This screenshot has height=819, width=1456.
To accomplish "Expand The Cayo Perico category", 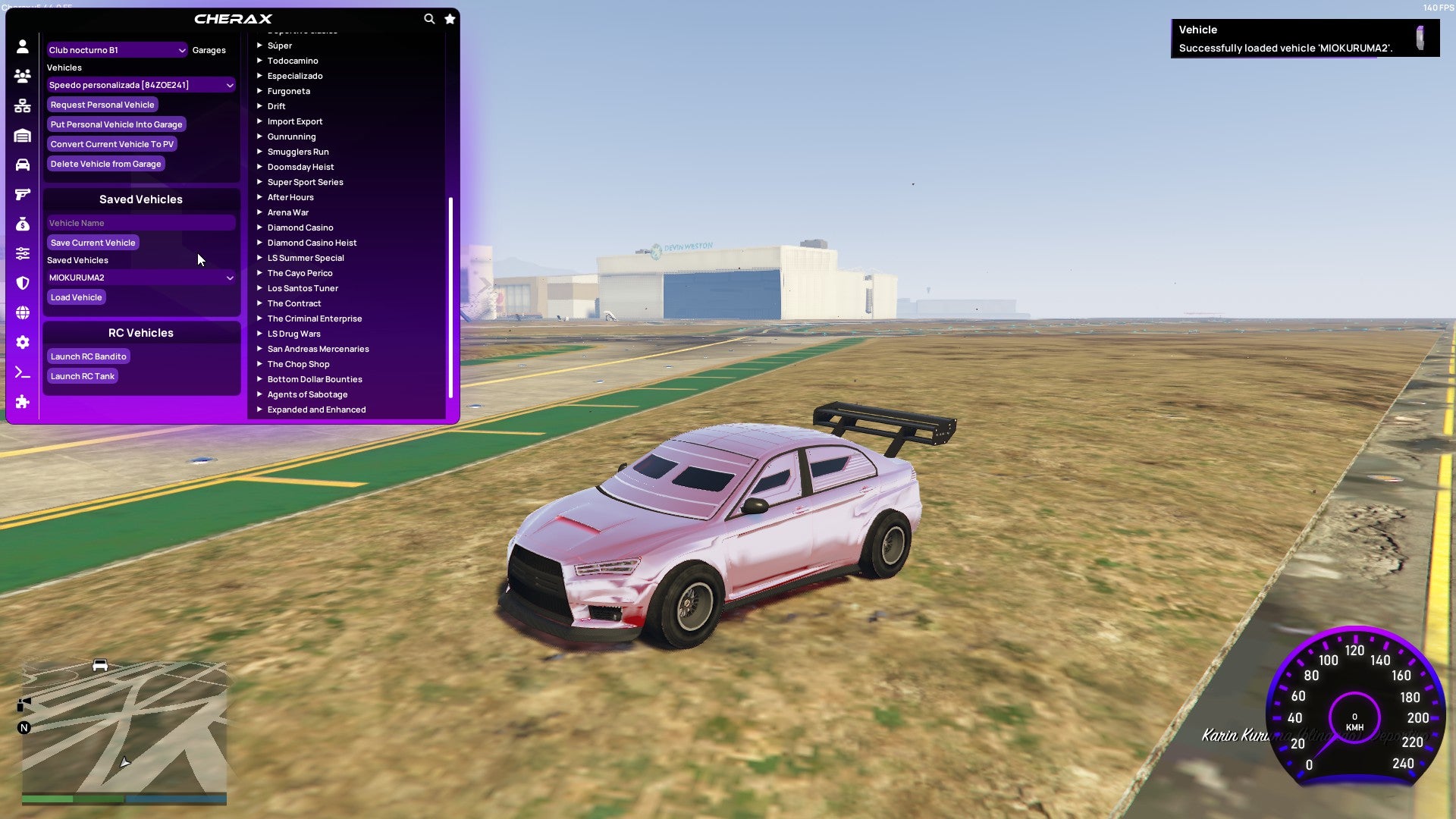I will click(300, 273).
